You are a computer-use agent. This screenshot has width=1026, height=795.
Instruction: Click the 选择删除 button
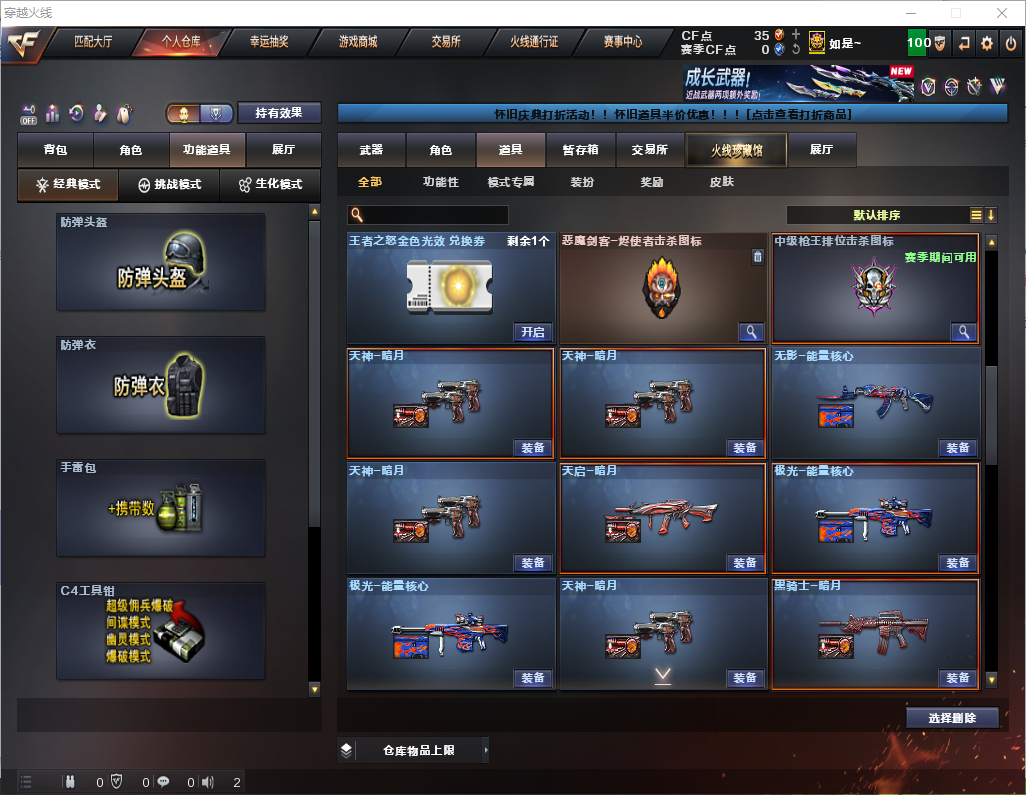tap(952, 718)
